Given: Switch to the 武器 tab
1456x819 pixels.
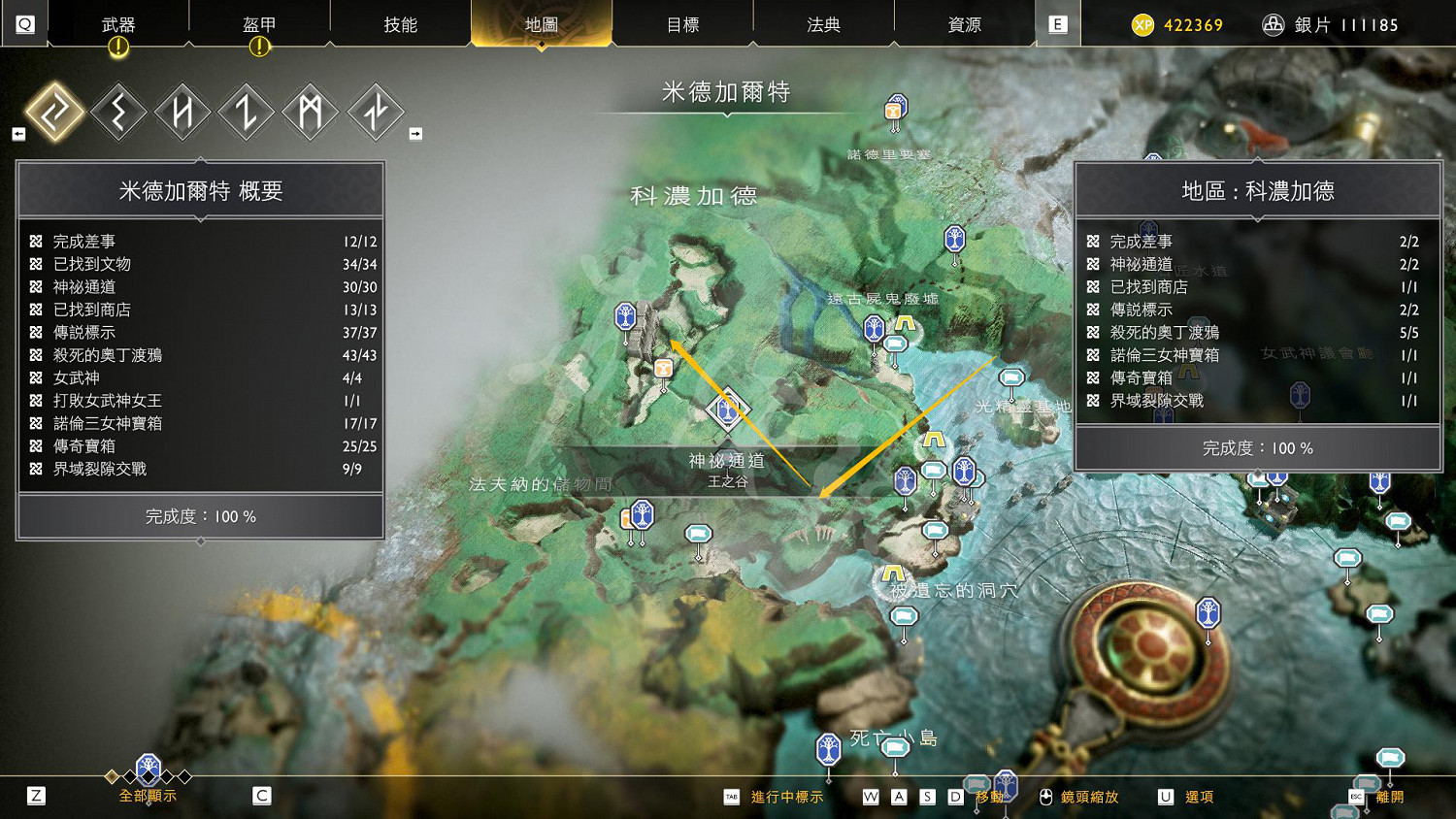Looking at the screenshot, I should [116, 24].
